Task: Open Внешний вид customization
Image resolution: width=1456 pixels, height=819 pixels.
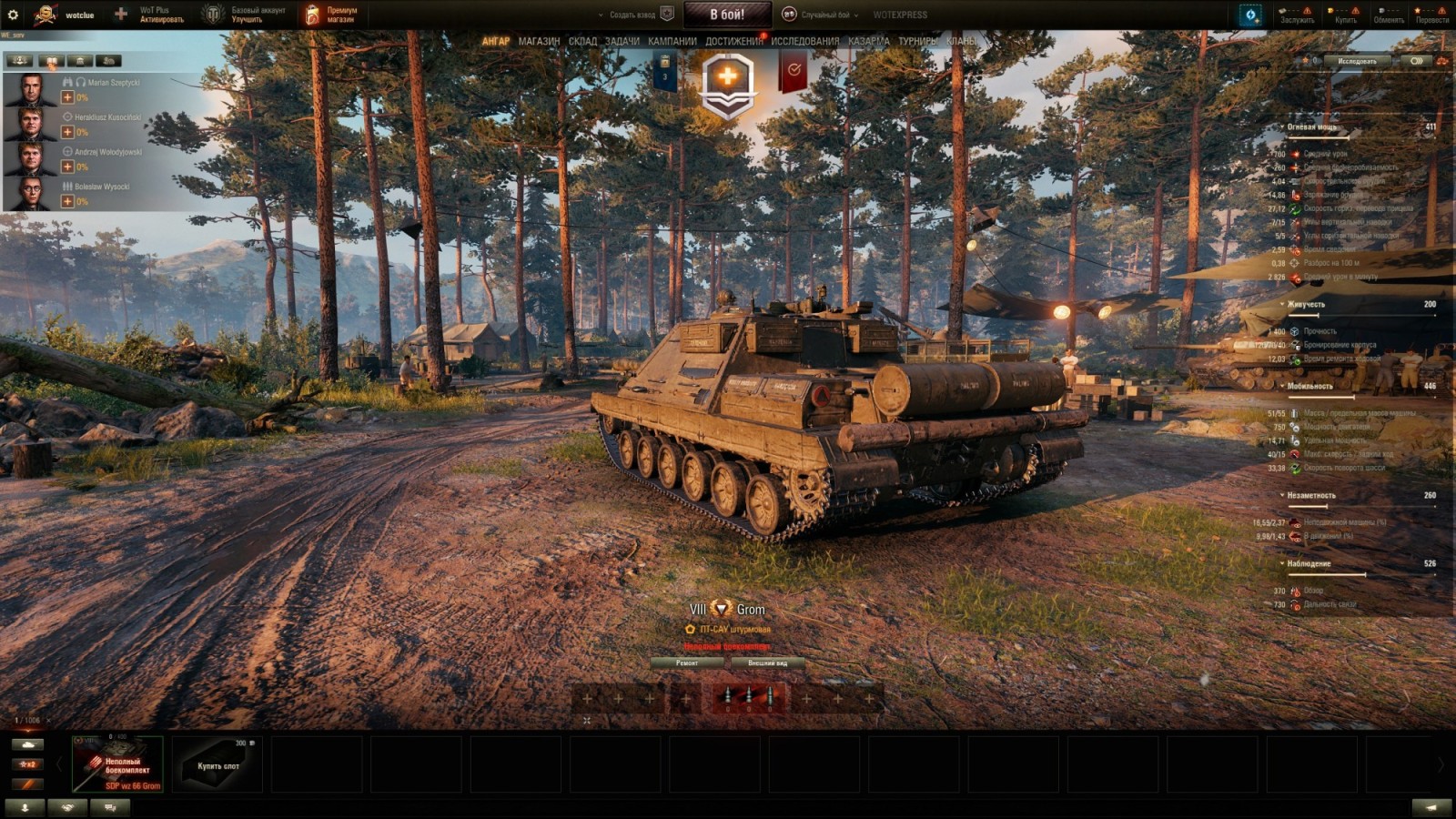Action: point(767,663)
